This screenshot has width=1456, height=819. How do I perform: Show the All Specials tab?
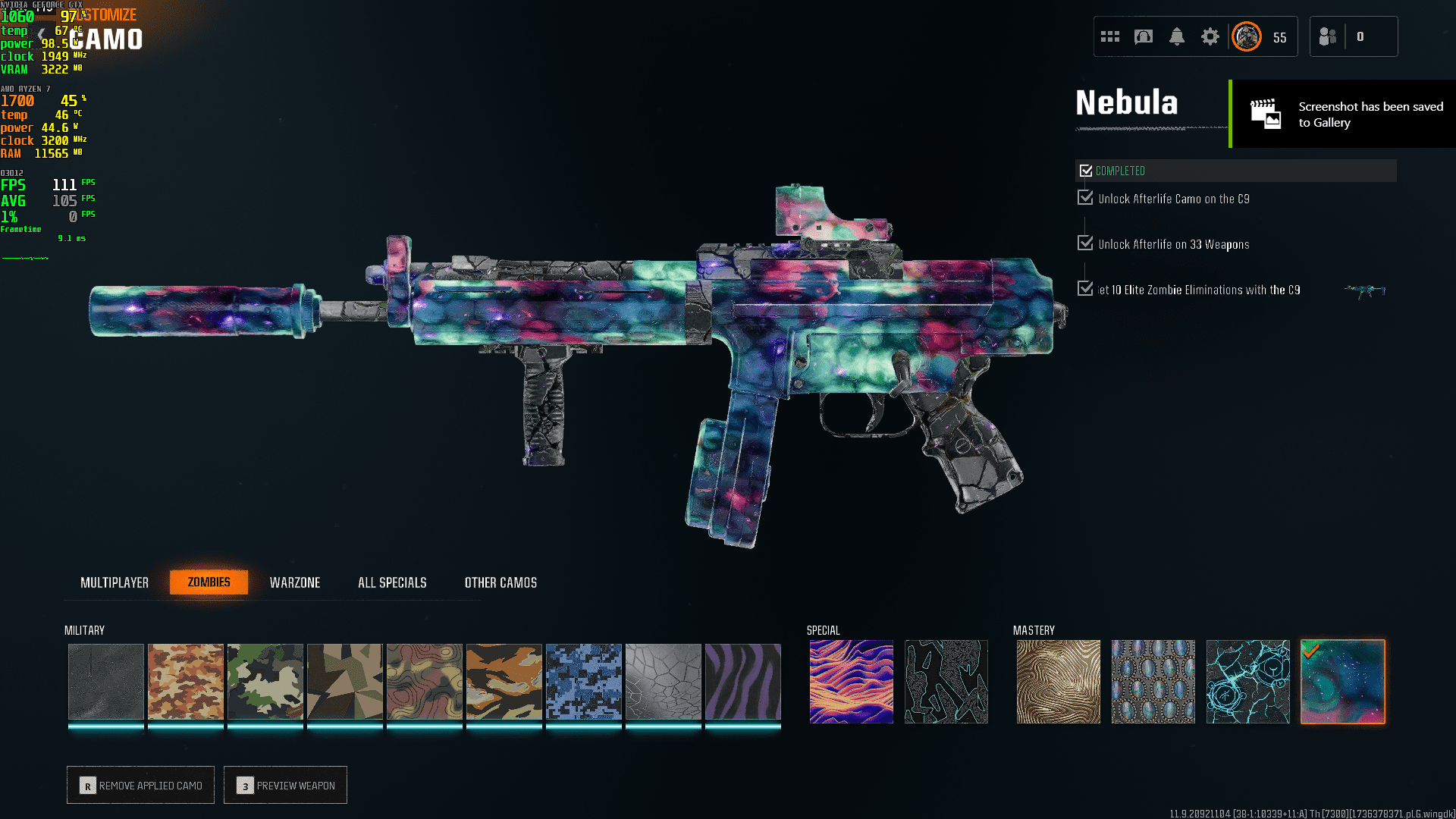click(x=392, y=582)
